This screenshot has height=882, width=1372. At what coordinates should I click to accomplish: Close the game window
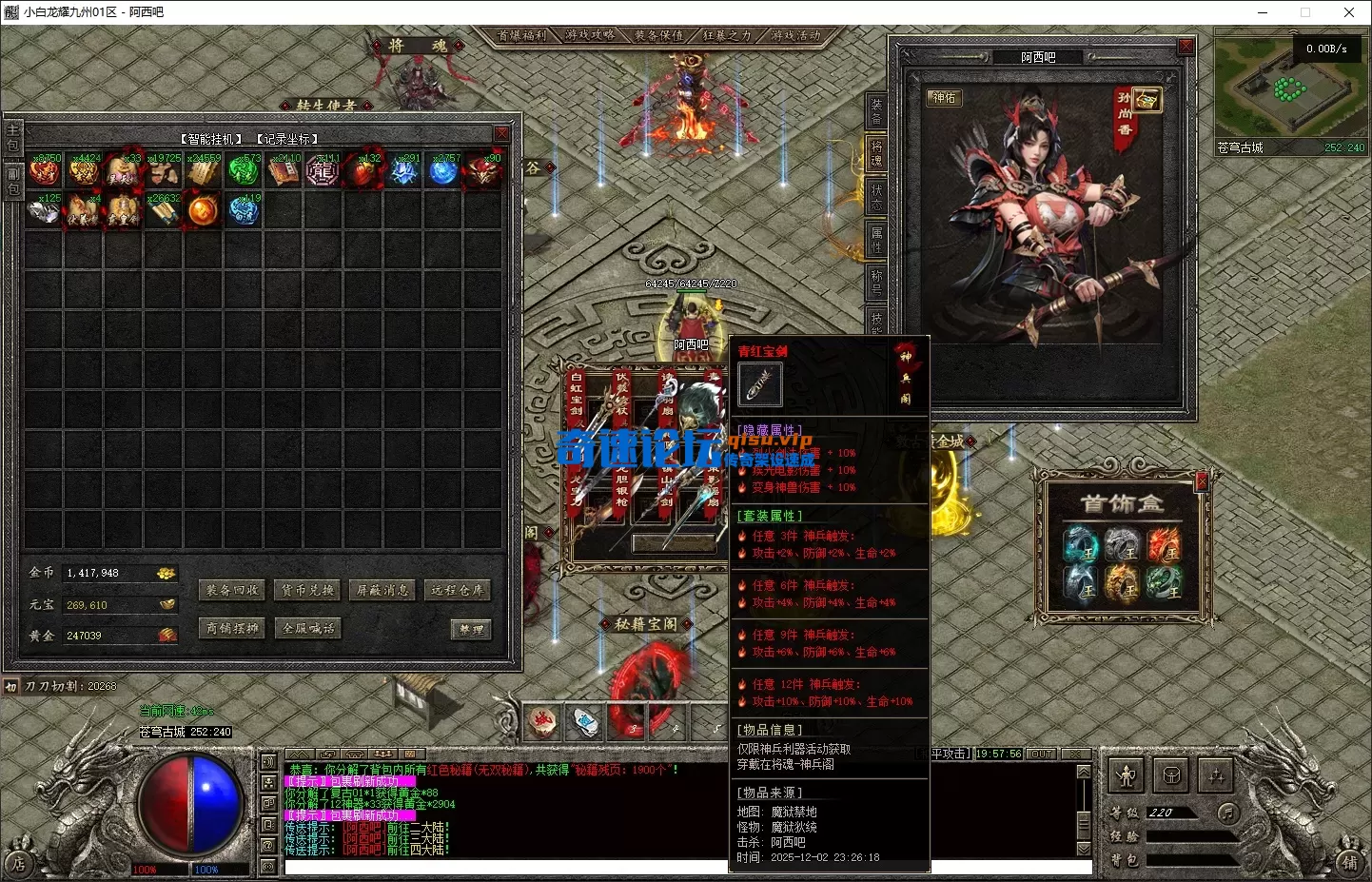click(1348, 12)
